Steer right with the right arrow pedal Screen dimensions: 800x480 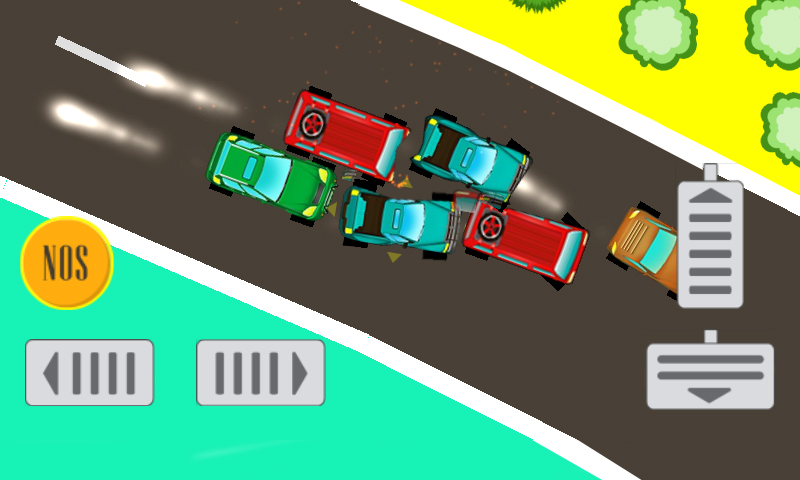(x=260, y=373)
